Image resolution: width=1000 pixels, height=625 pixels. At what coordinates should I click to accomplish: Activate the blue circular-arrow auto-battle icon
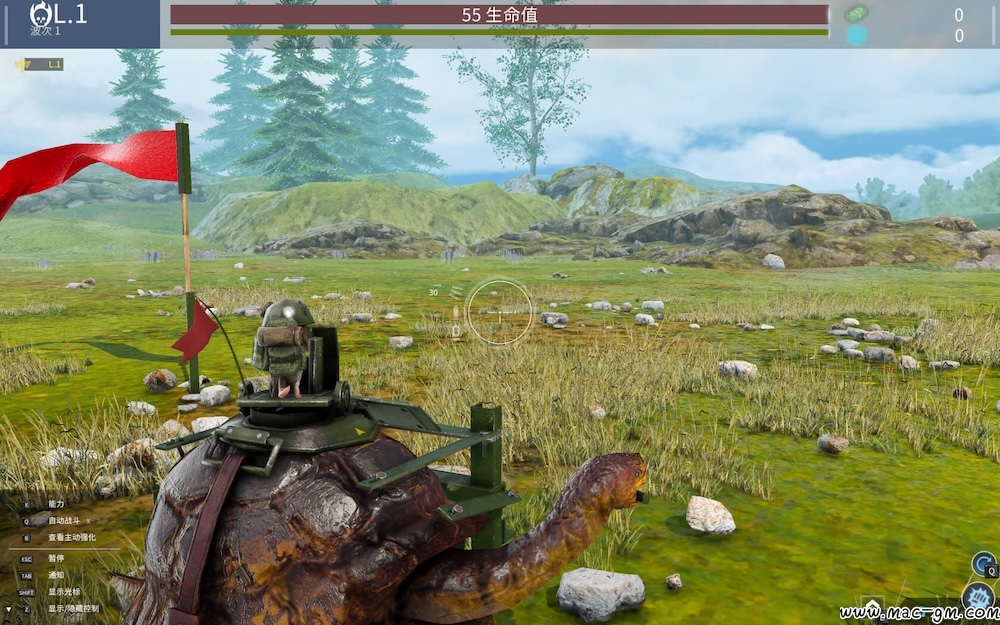pos(983,564)
